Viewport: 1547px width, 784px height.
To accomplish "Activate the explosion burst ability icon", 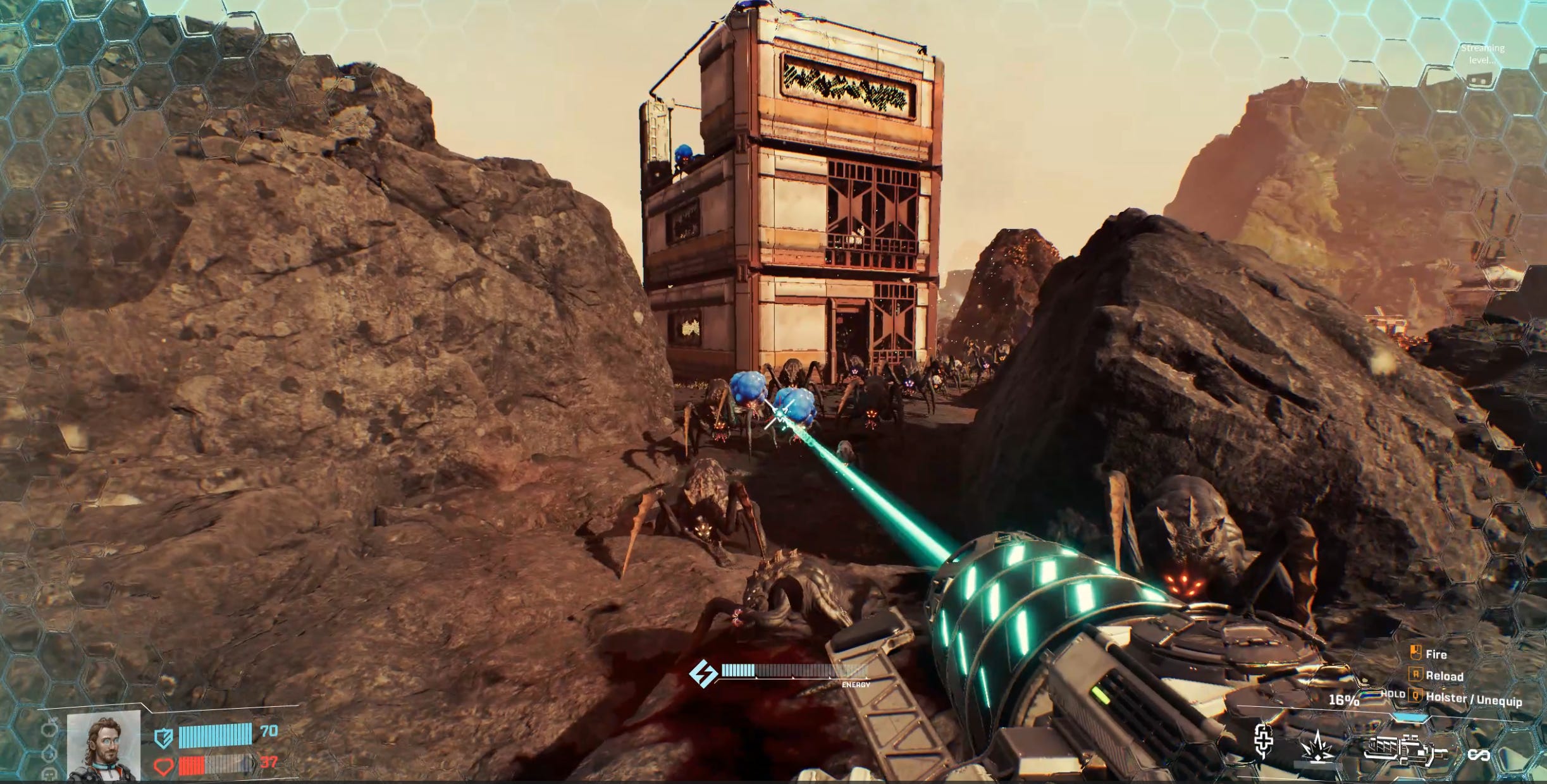I will pyautogui.click(x=1317, y=748).
